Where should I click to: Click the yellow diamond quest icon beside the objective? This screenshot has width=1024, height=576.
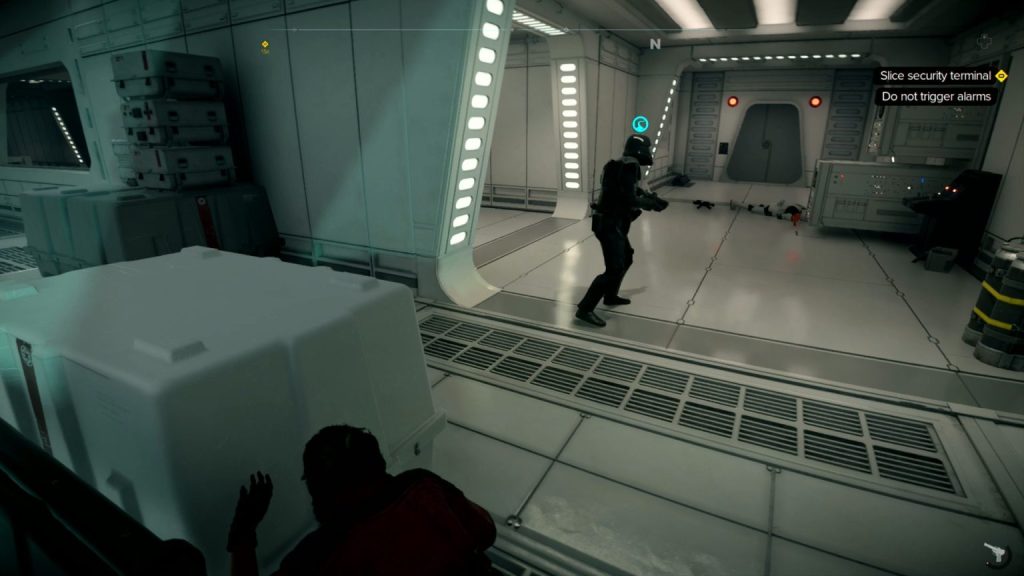coord(1001,76)
